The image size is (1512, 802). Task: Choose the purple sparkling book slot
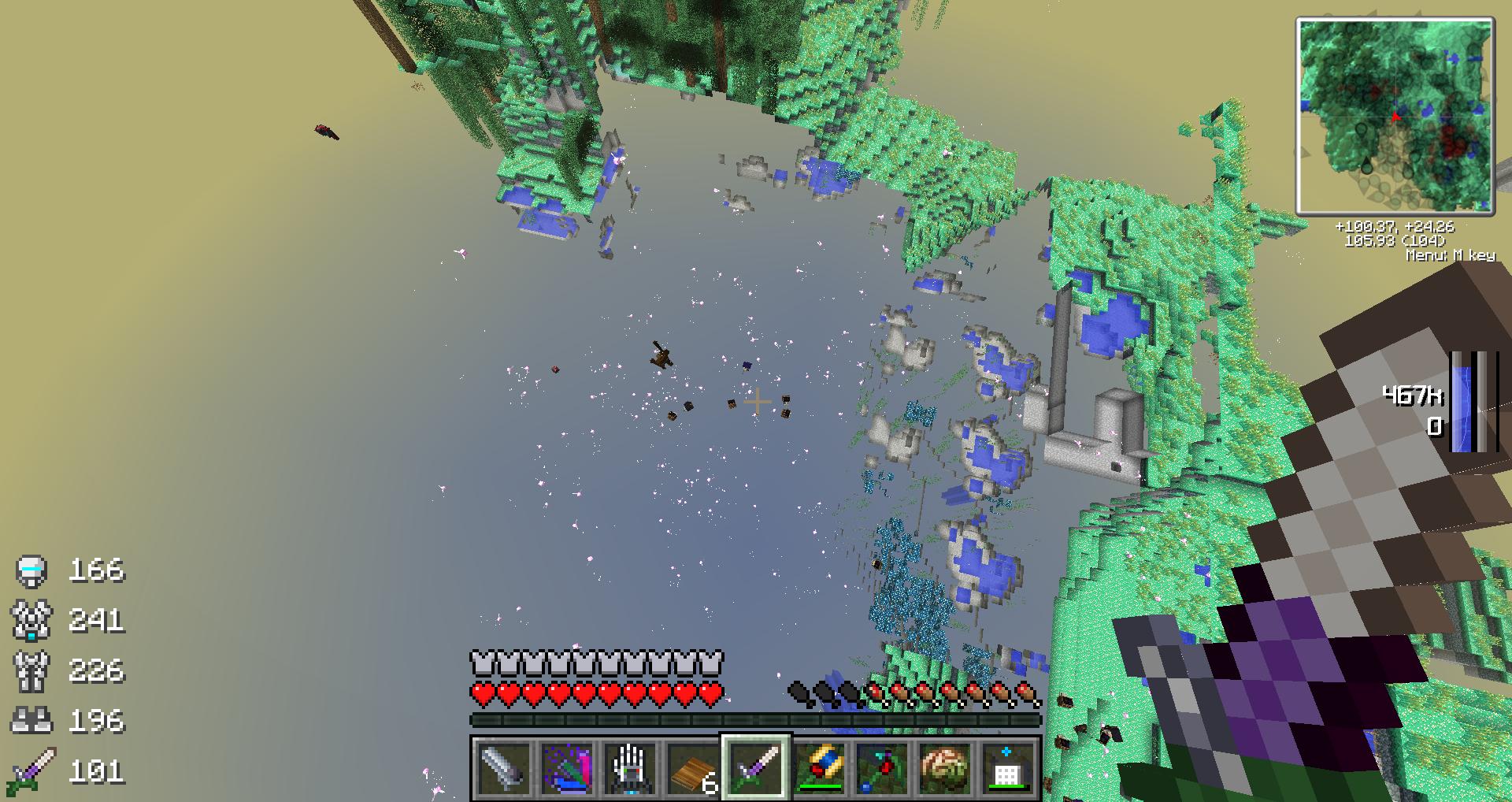[567, 768]
